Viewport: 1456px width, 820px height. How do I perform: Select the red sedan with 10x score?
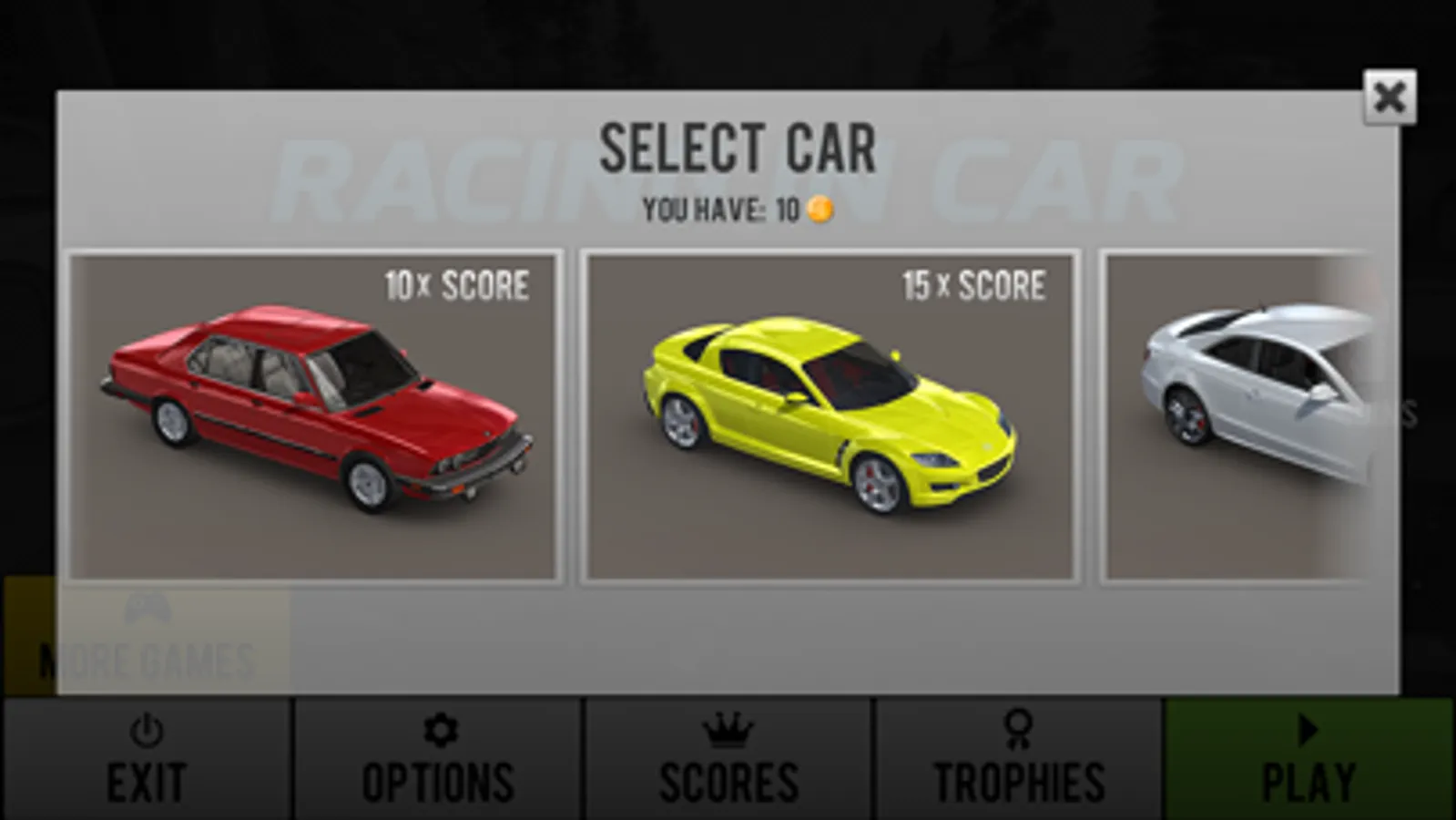313,416
